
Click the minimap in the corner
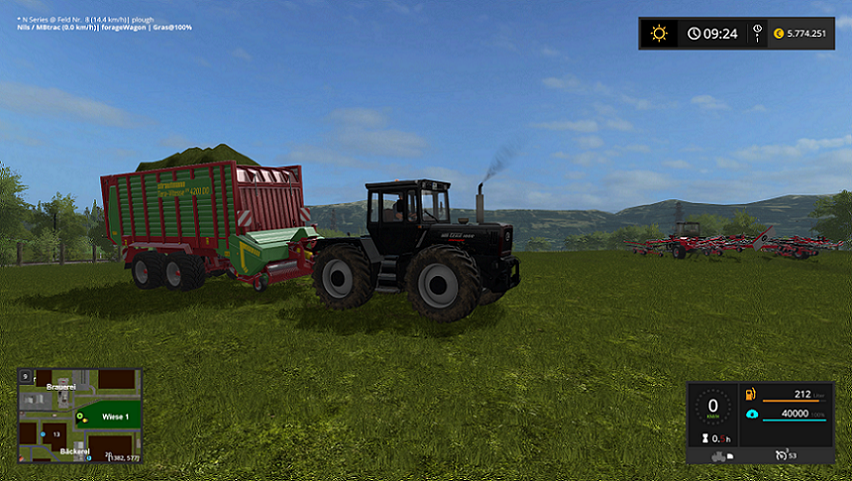tap(79, 415)
